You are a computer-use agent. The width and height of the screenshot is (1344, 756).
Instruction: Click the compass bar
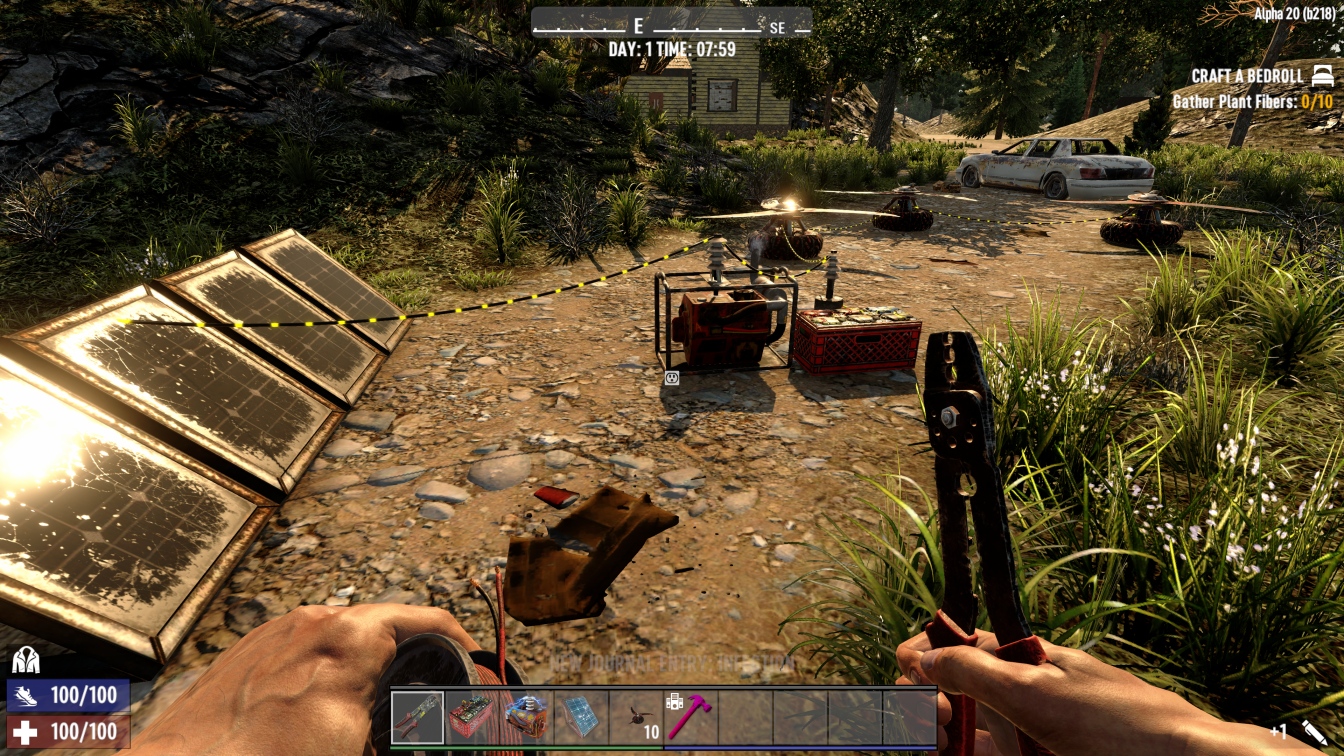671,22
